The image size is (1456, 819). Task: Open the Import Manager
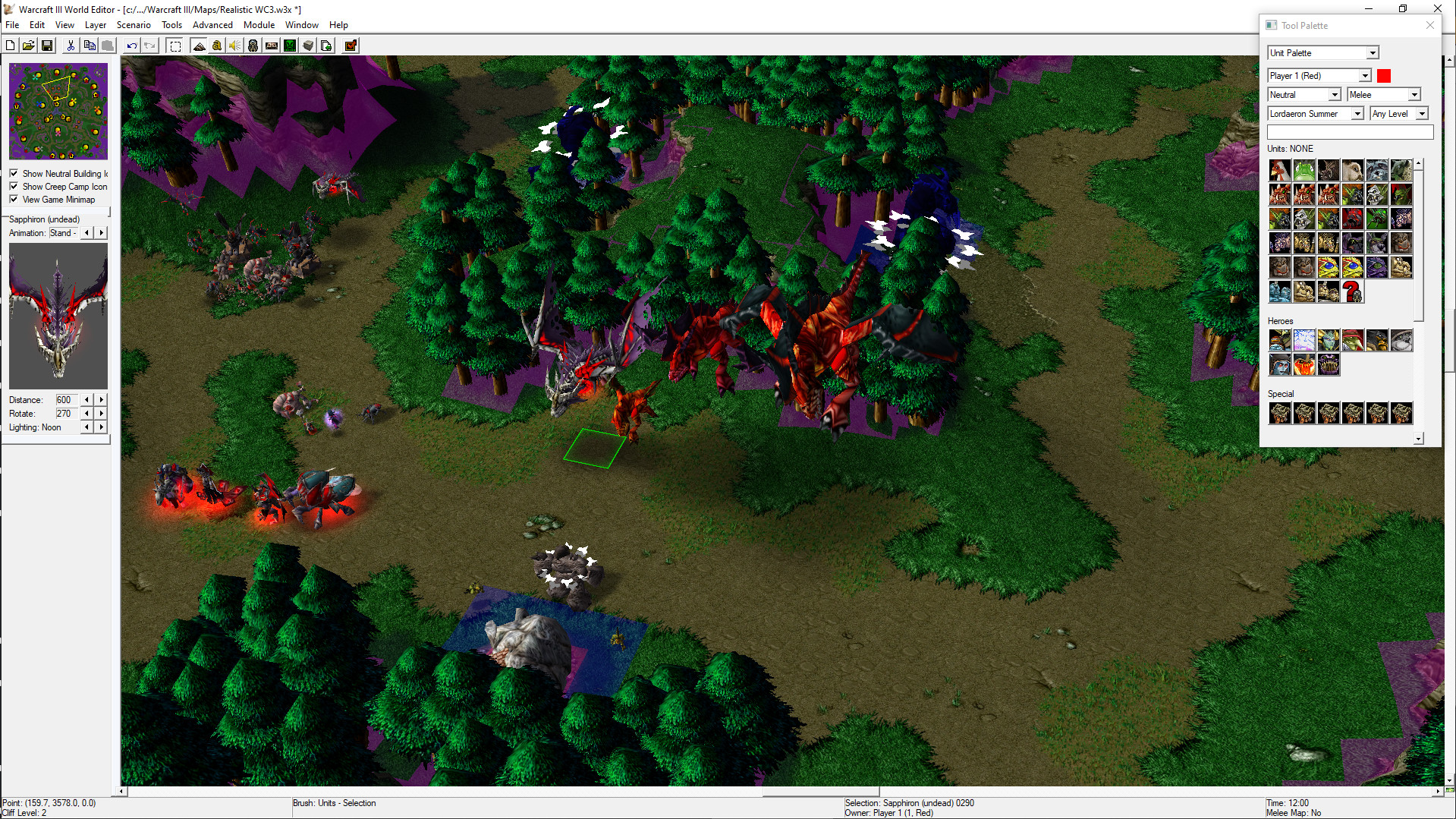[325, 46]
